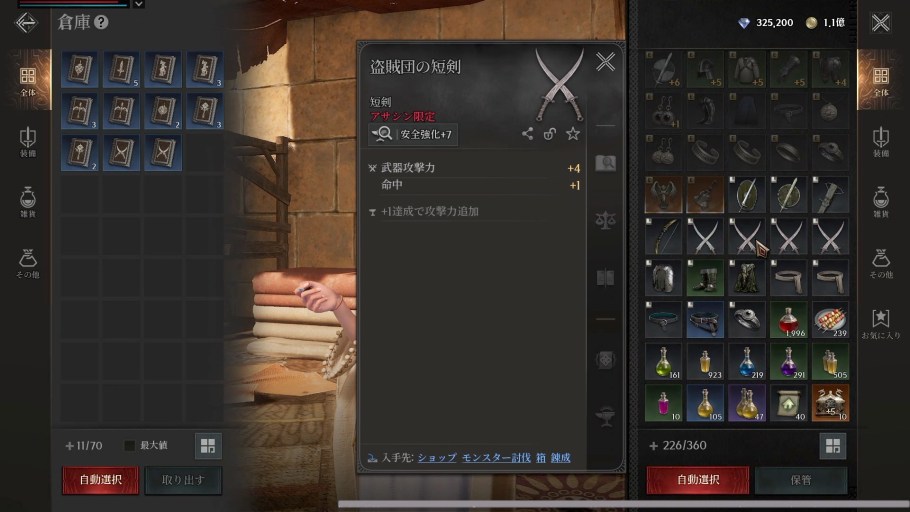Close the inventory panel with the X

(880, 22)
